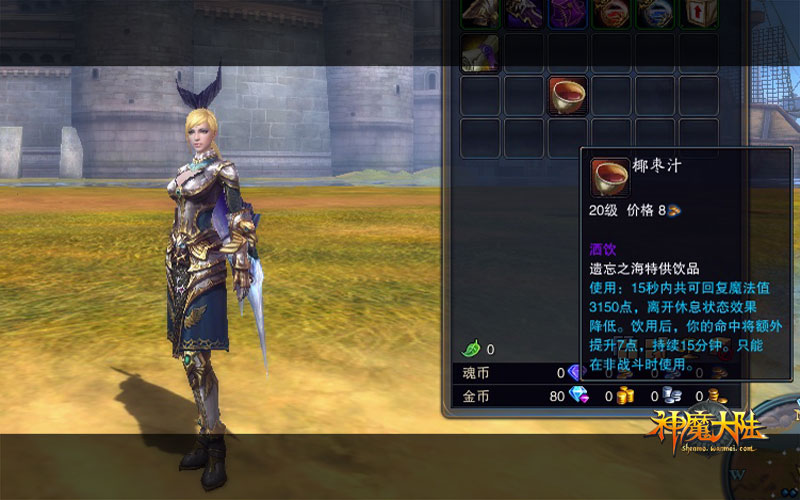Select the crate with red arrow item

pos(698,11)
